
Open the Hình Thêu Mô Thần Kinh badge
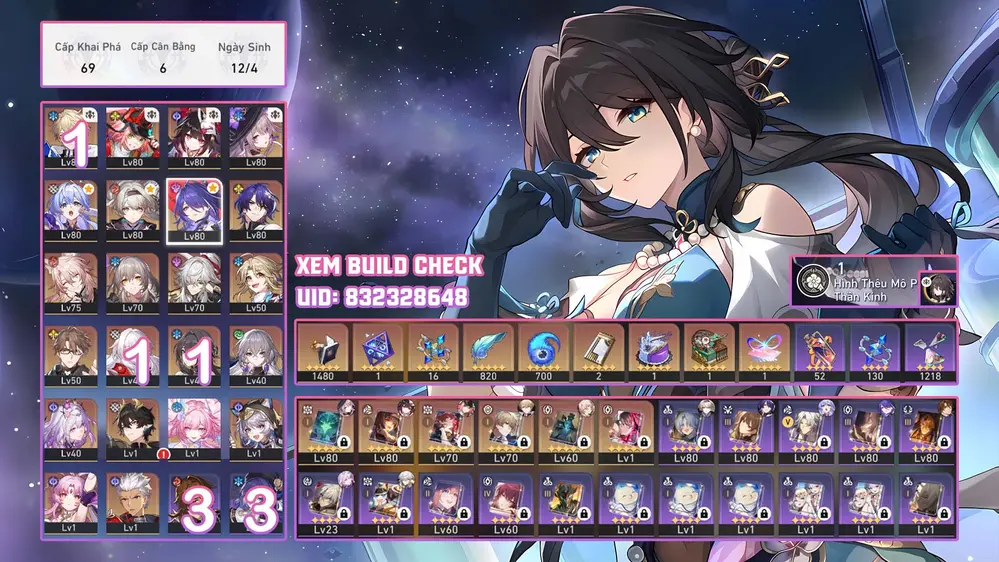858,284
